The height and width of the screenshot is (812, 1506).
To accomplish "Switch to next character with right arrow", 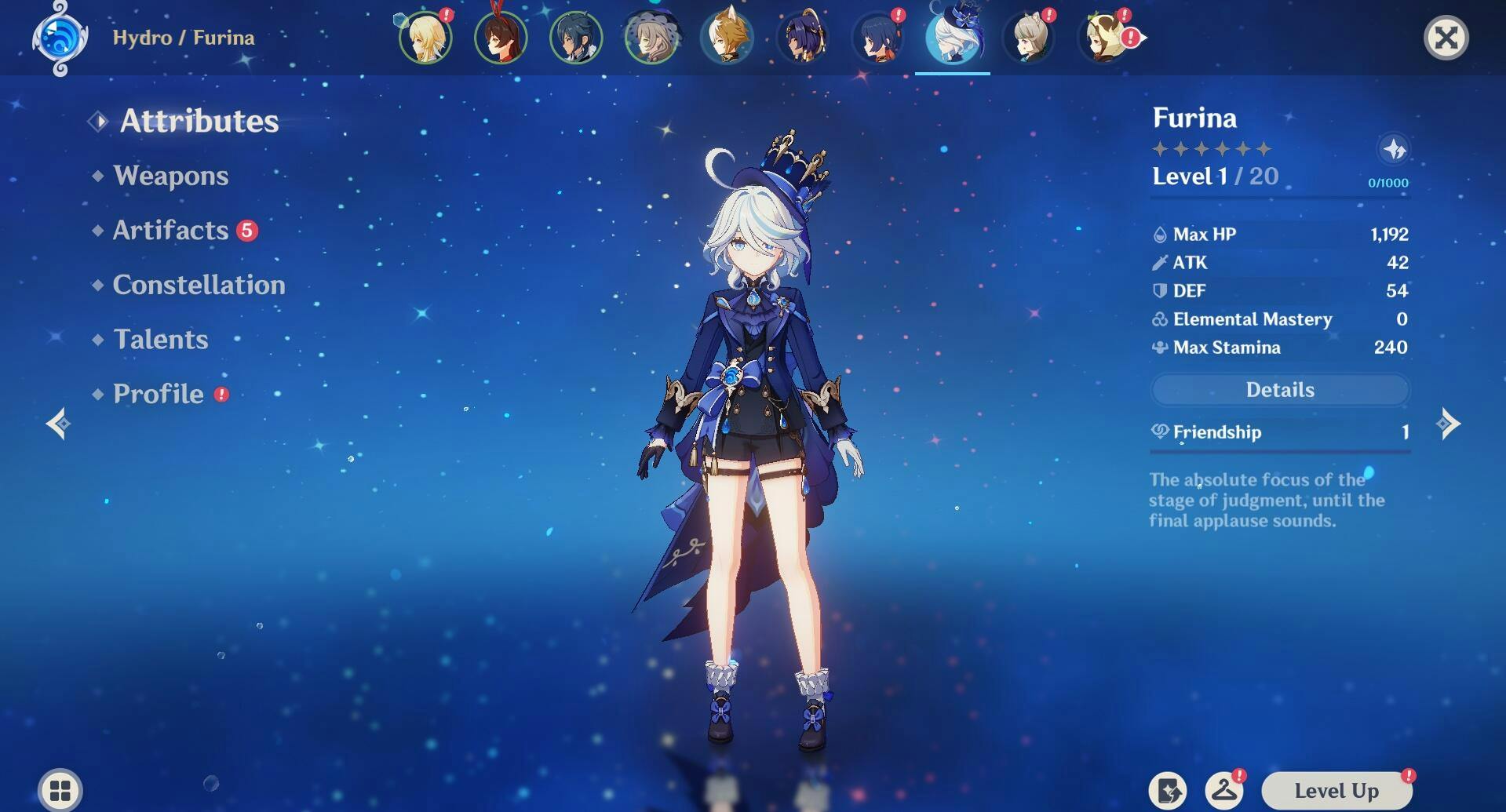I will (x=1448, y=424).
